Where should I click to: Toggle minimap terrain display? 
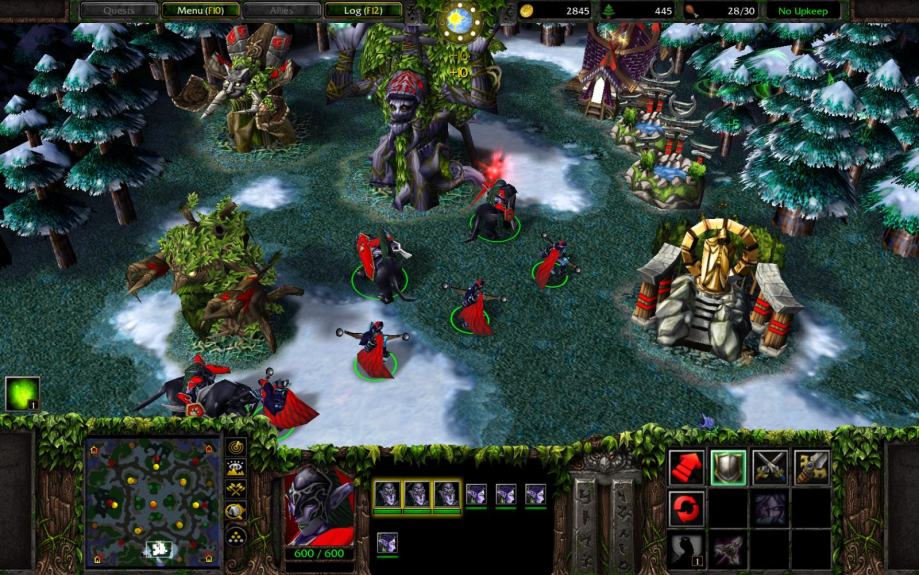[237, 468]
